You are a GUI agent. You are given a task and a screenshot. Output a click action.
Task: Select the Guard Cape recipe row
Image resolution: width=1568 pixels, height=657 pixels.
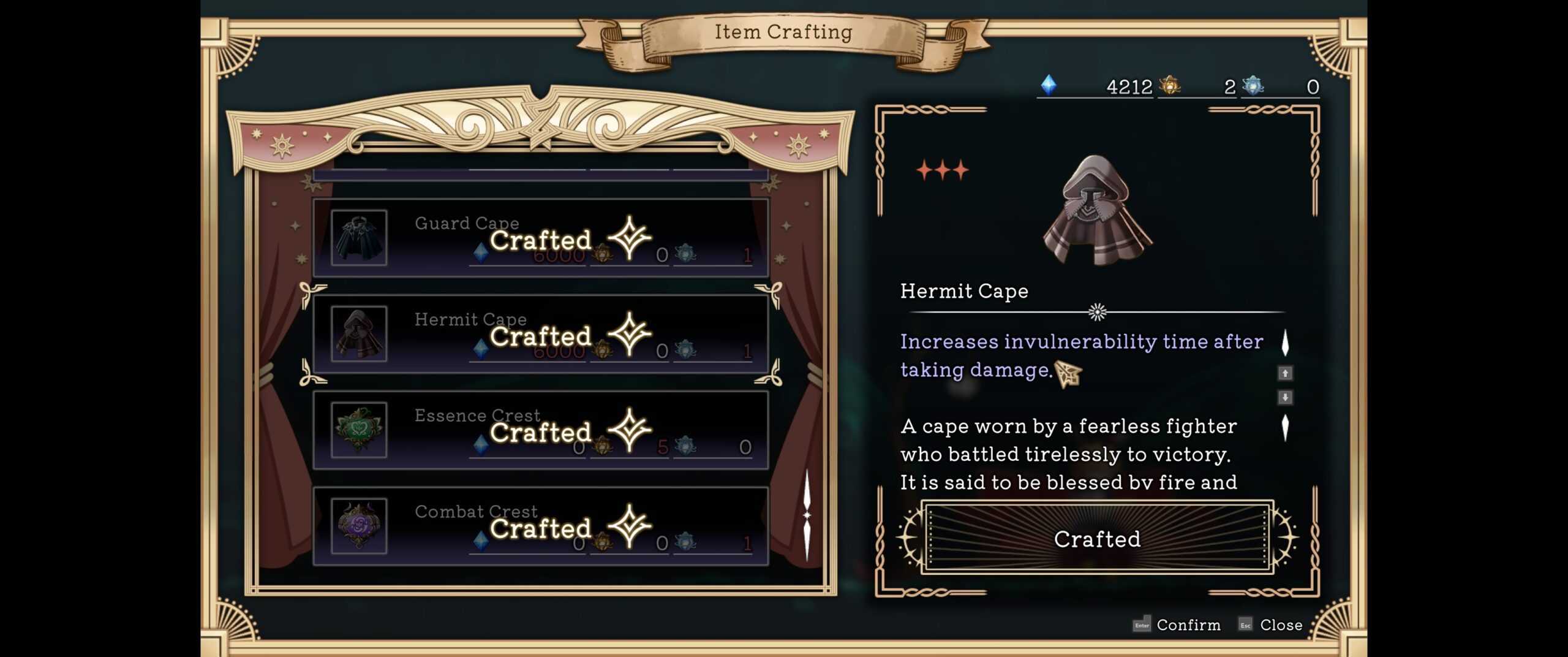(540, 238)
